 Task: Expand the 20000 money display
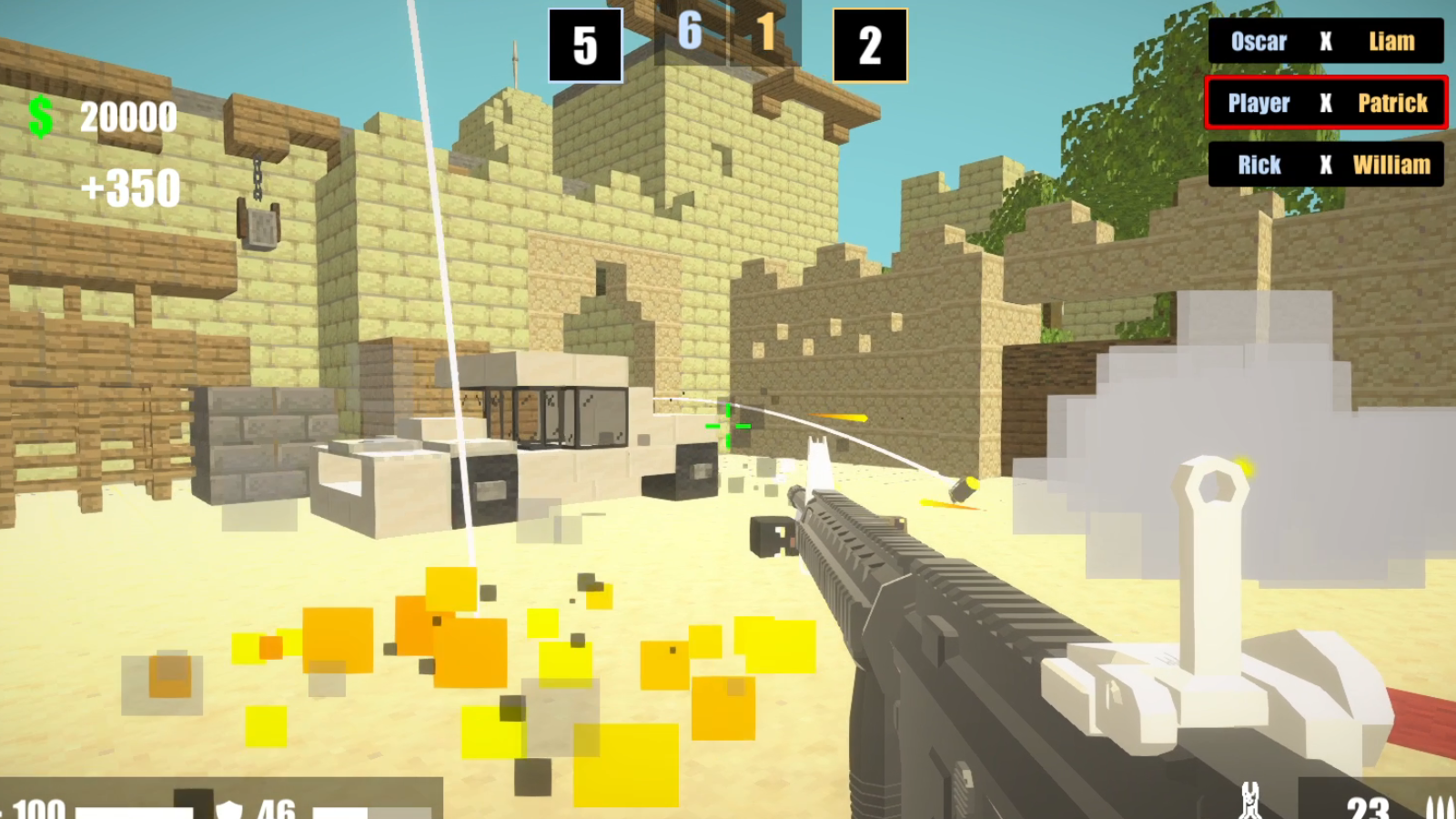pos(126,116)
